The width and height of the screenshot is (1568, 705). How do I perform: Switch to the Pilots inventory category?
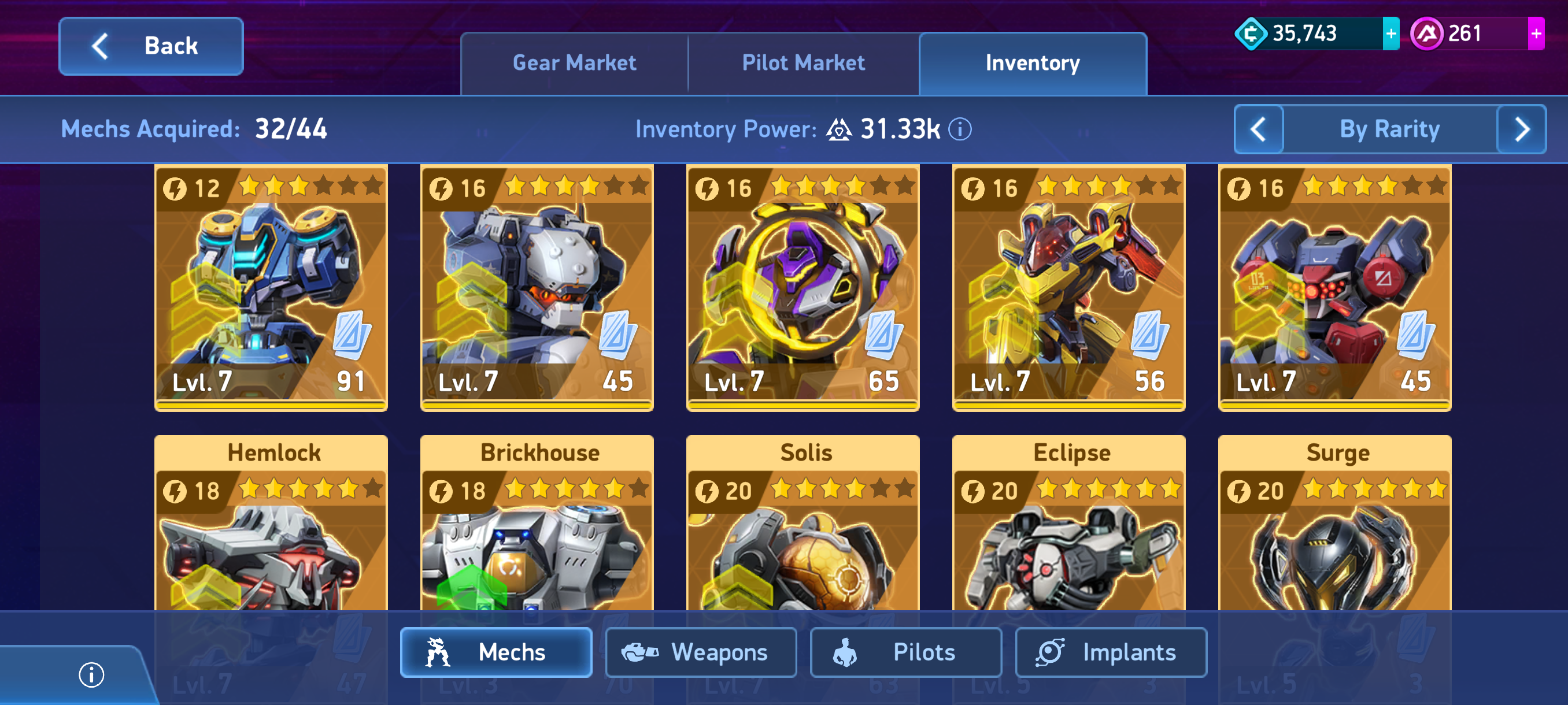click(x=905, y=652)
